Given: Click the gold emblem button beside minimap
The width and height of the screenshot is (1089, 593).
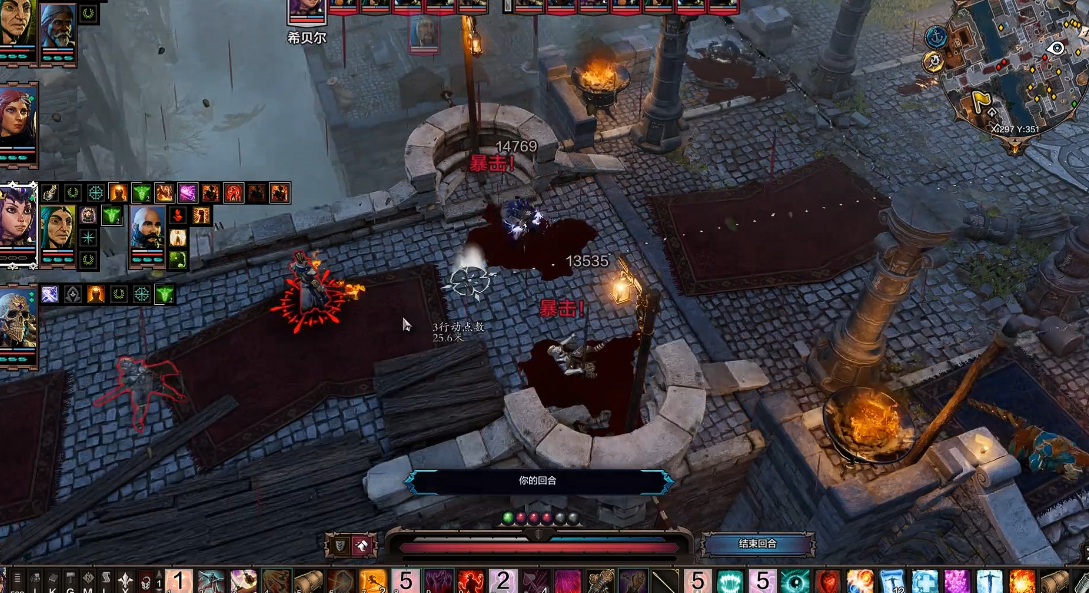Looking at the screenshot, I should click(933, 61).
